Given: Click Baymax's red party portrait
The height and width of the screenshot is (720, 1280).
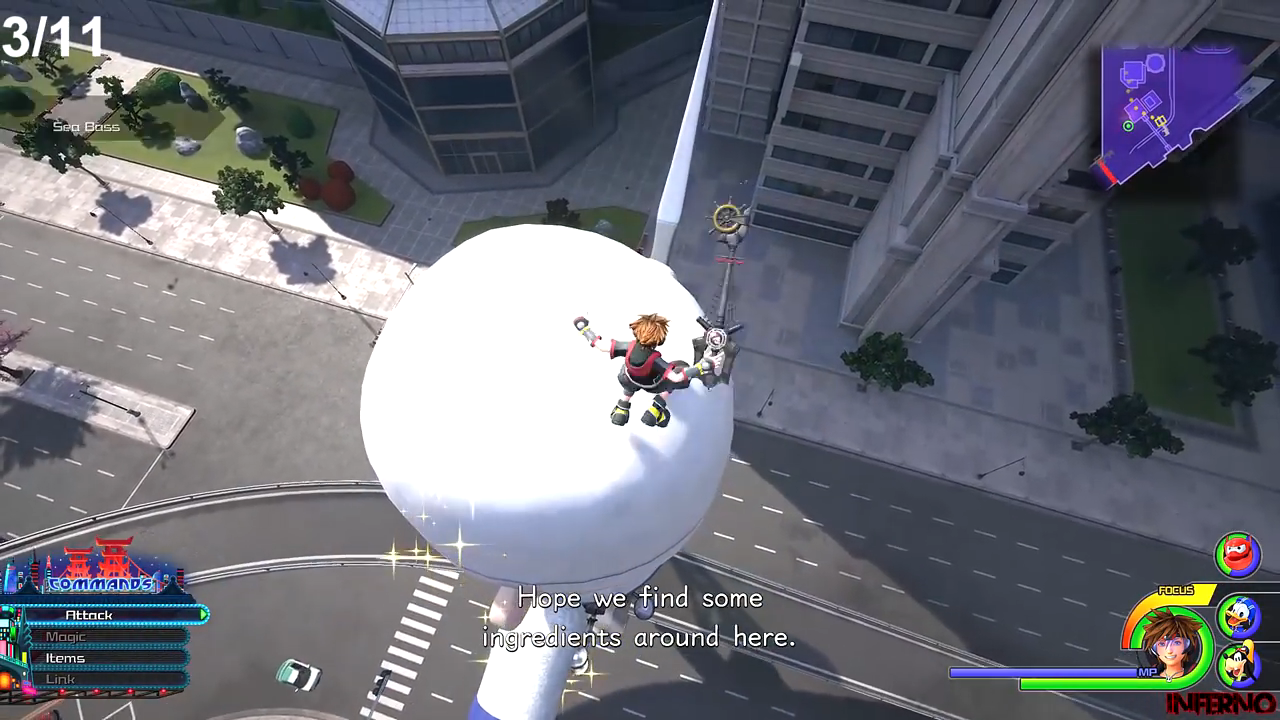Looking at the screenshot, I should click(x=1237, y=555).
